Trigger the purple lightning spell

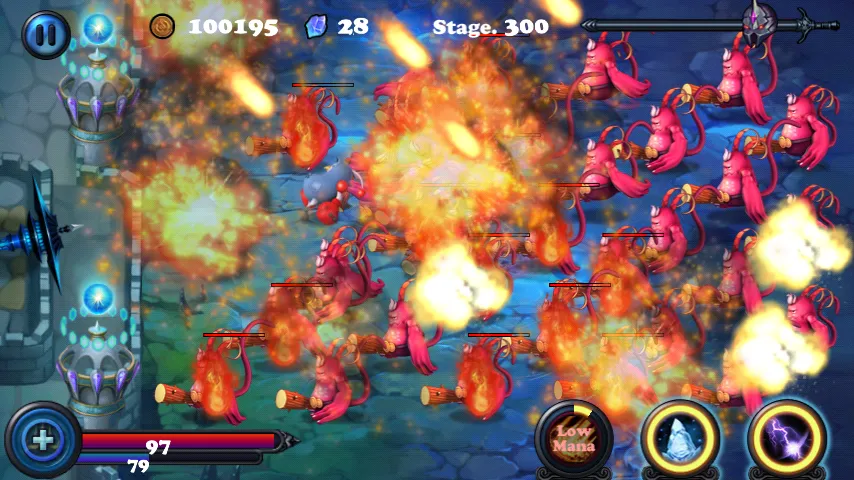[787, 439]
